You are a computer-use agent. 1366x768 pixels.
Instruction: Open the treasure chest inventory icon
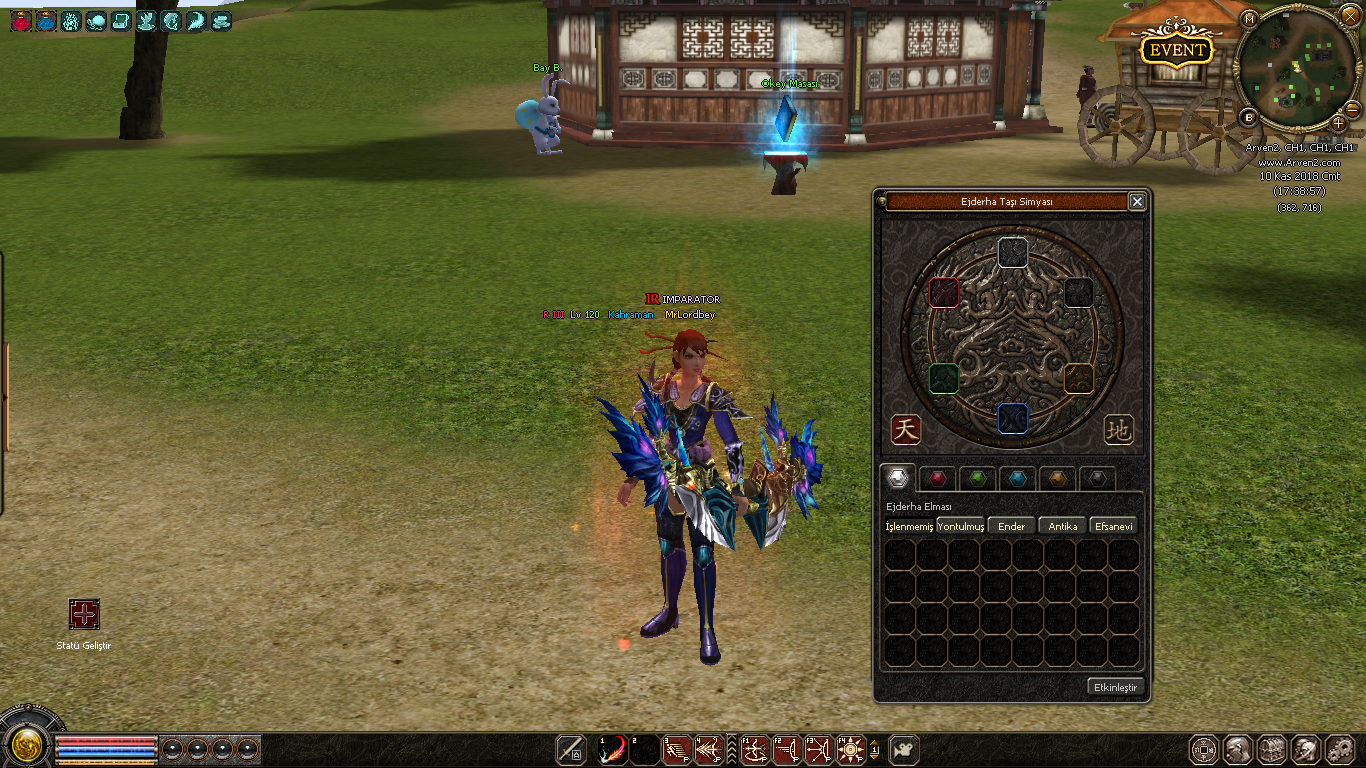point(1272,750)
